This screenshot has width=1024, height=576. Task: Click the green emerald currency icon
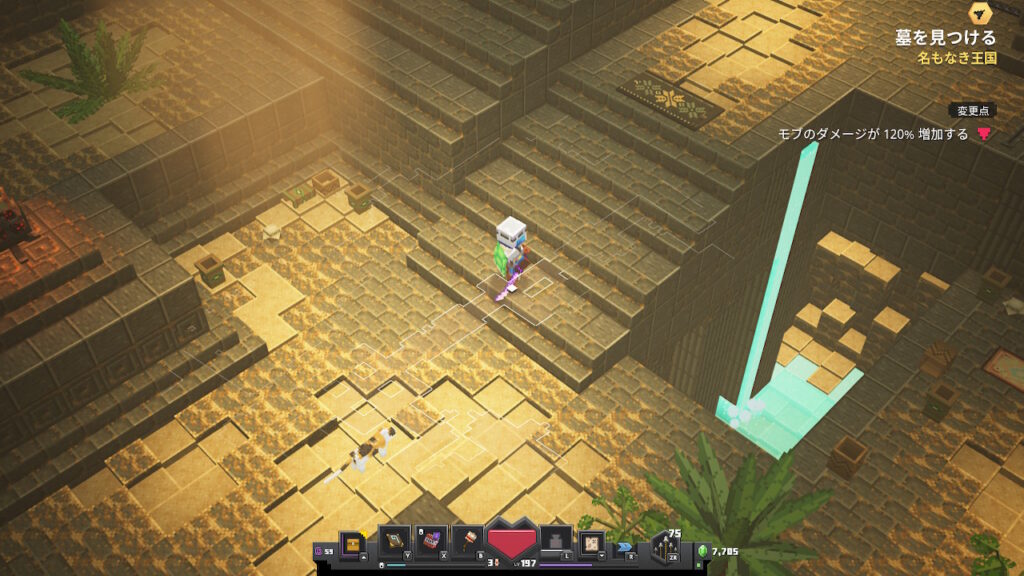[x=701, y=550]
